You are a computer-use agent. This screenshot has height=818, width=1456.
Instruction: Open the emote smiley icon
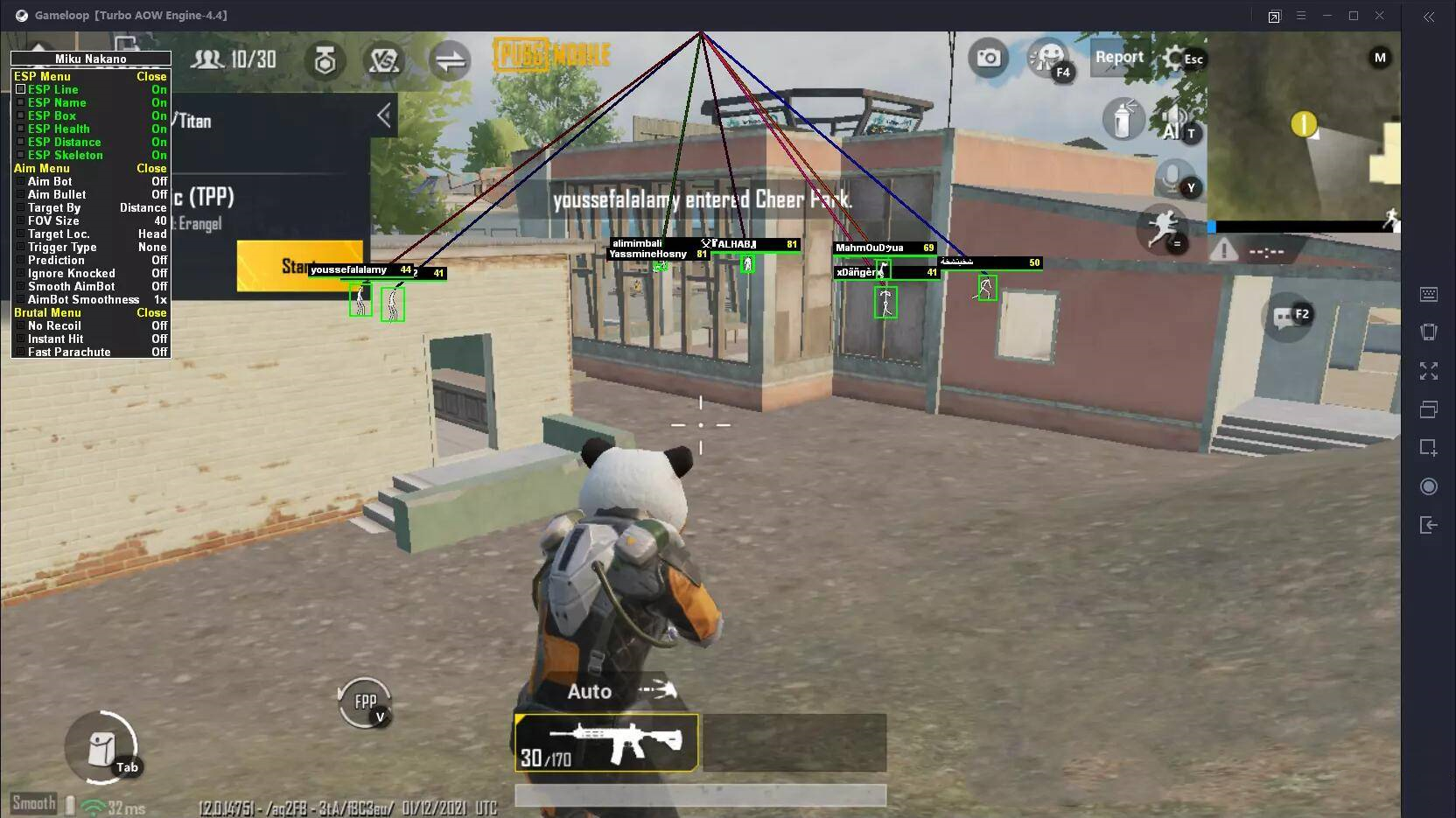(x=1047, y=58)
